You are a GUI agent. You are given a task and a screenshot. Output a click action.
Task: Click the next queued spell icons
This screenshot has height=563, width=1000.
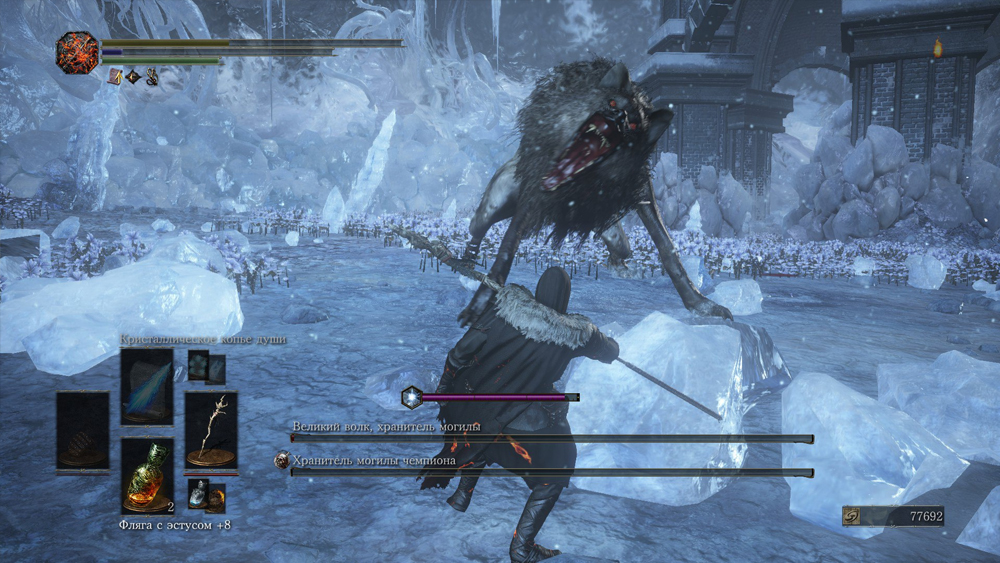pos(206,367)
